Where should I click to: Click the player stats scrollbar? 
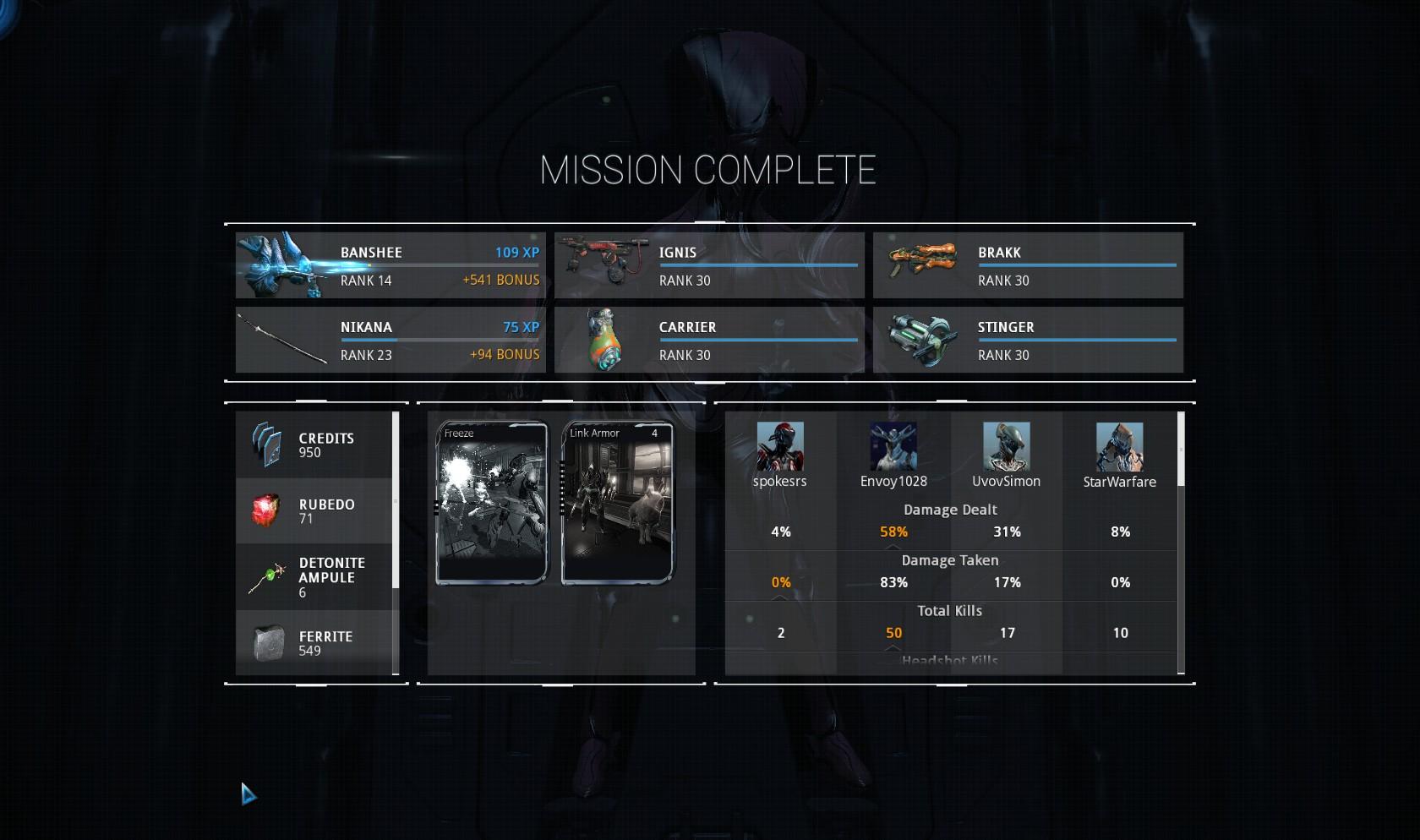[x=1181, y=450]
